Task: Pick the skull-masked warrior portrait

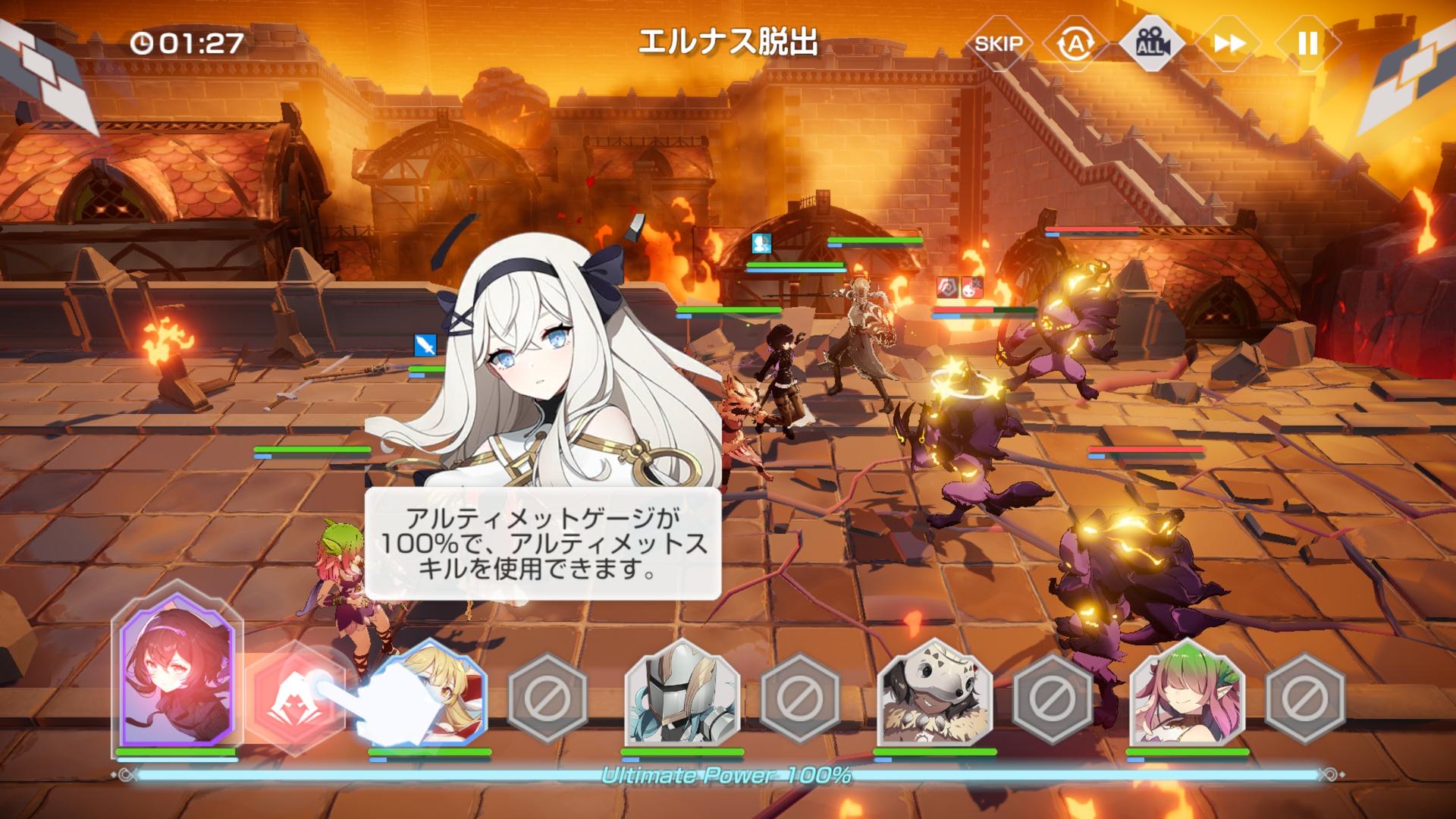Action: pyautogui.click(x=934, y=695)
